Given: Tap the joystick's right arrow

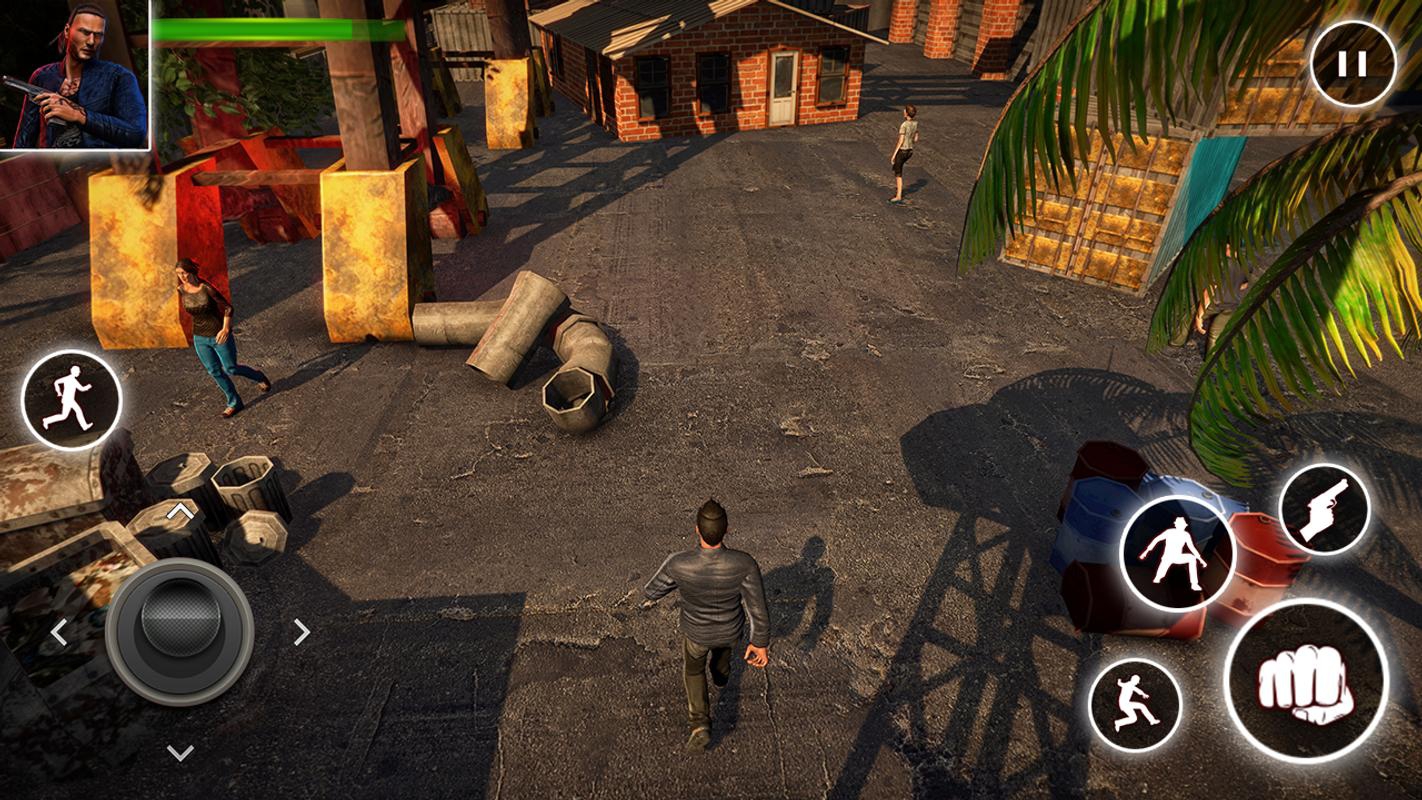Looking at the screenshot, I should pyautogui.click(x=301, y=632).
